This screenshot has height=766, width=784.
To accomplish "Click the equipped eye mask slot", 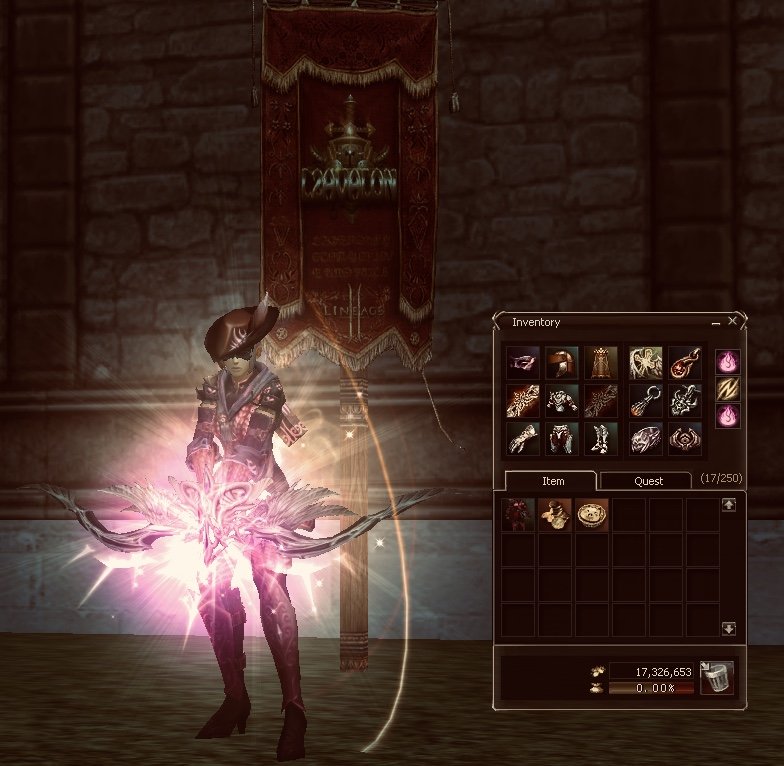I will [x=523, y=362].
